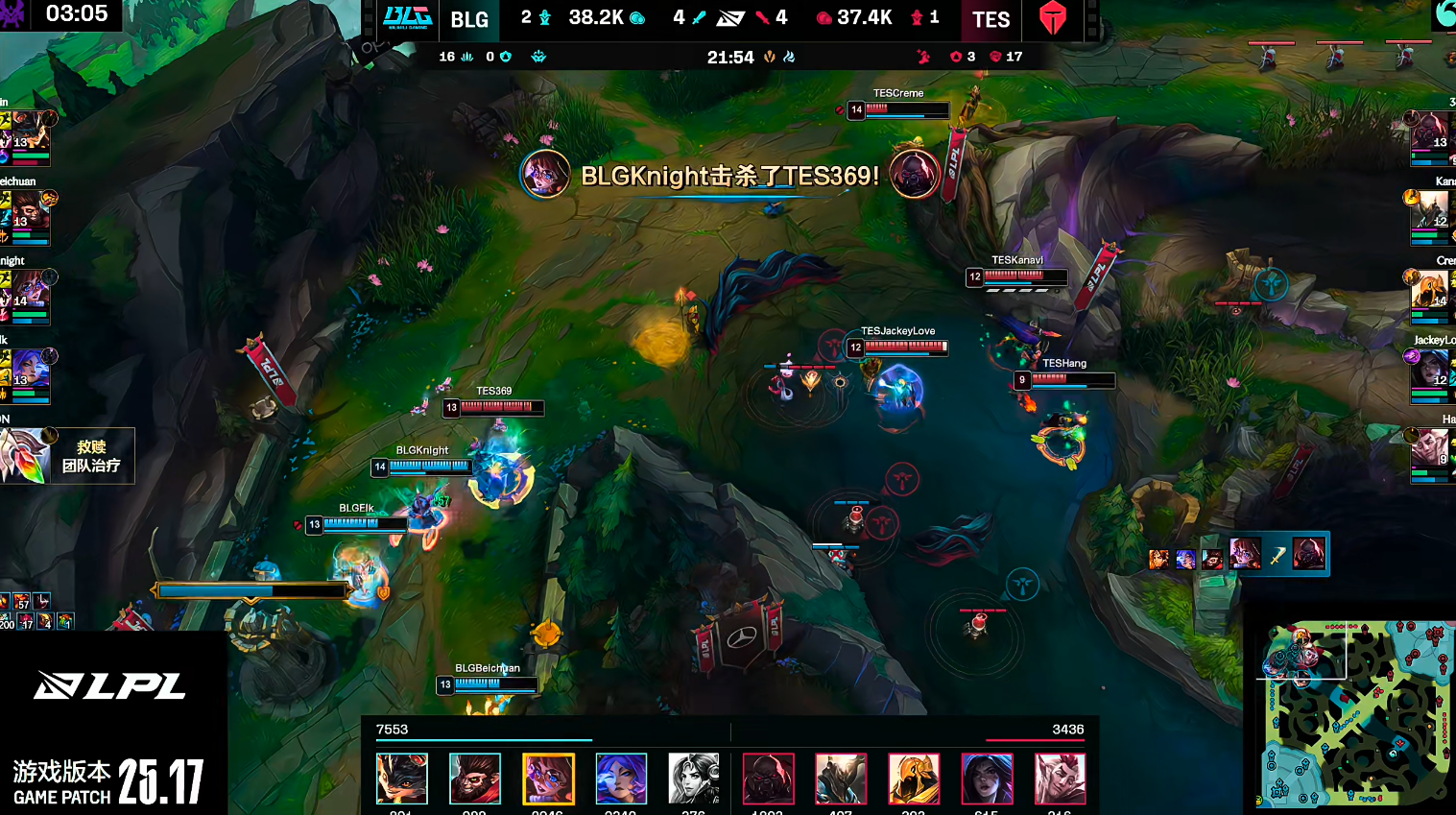Select the Wukong portrait in the bottom bar
This screenshot has width=1456, height=815.
475,779
